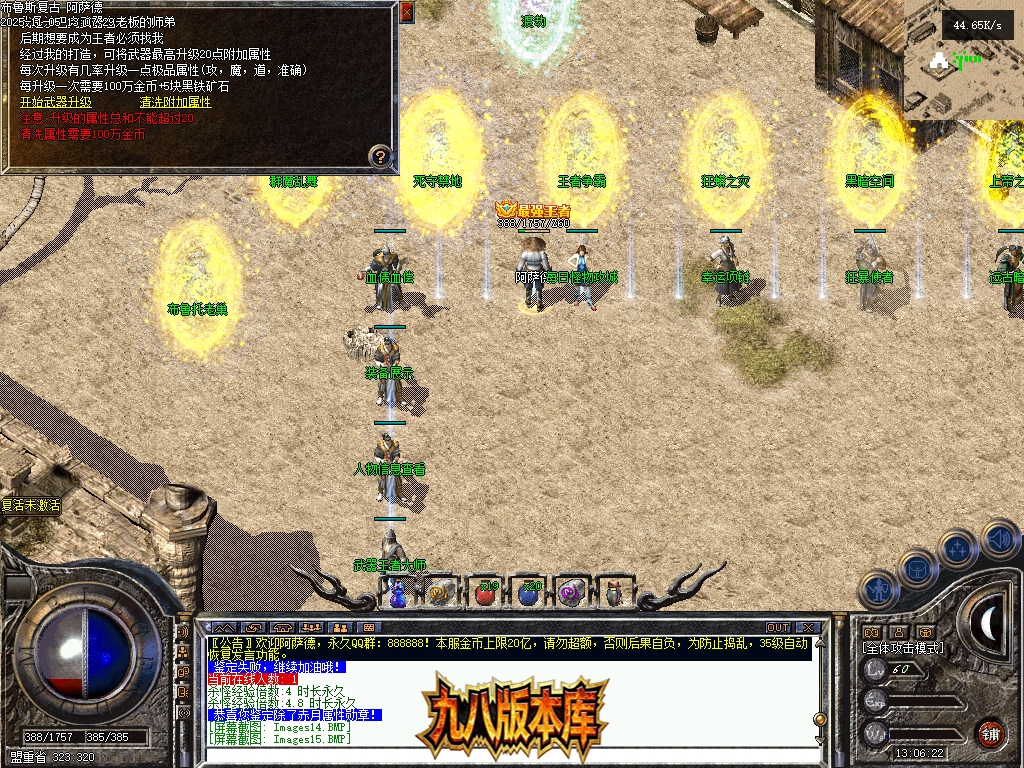This screenshot has width=1024, height=768.
Task: Select the purple scroll belt slot
Action: click(572, 593)
